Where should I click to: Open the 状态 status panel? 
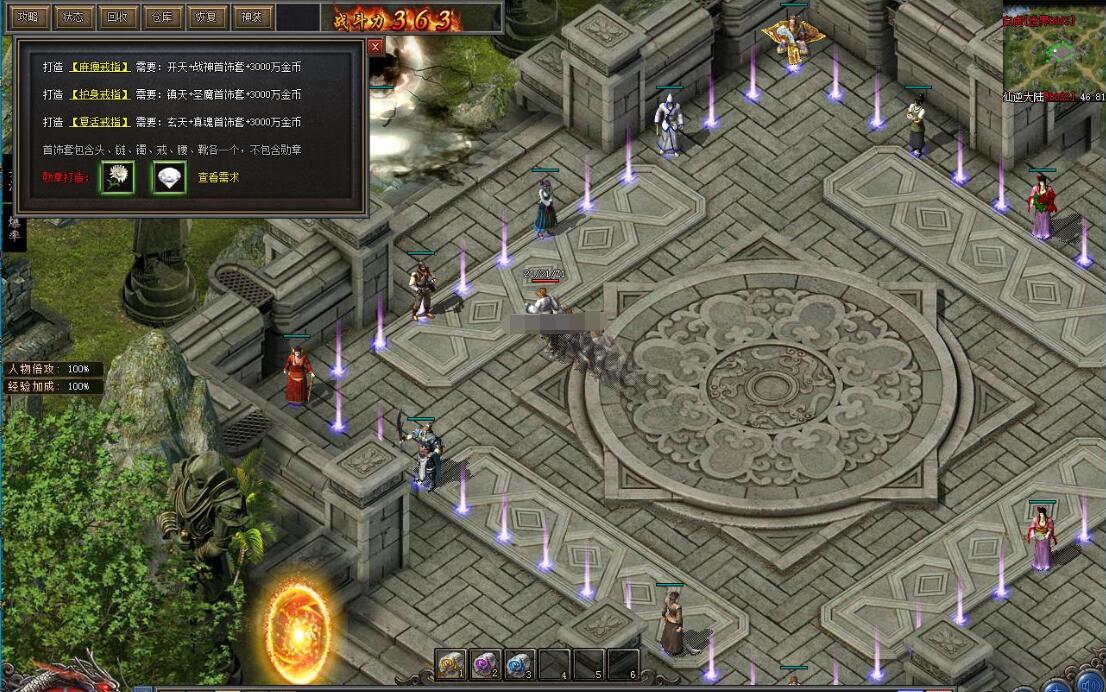[x=72, y=17]
